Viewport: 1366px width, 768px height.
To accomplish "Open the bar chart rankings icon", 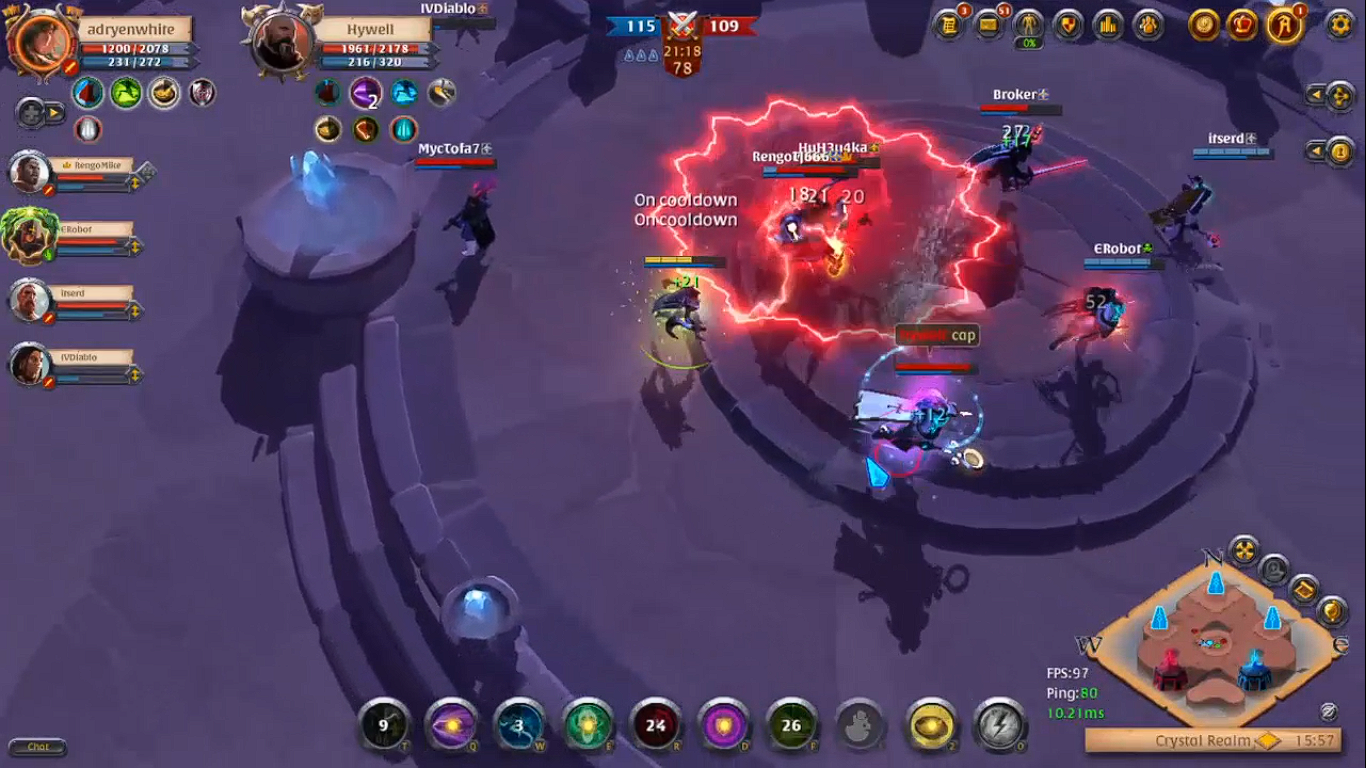I will [x=1108, y=25].
